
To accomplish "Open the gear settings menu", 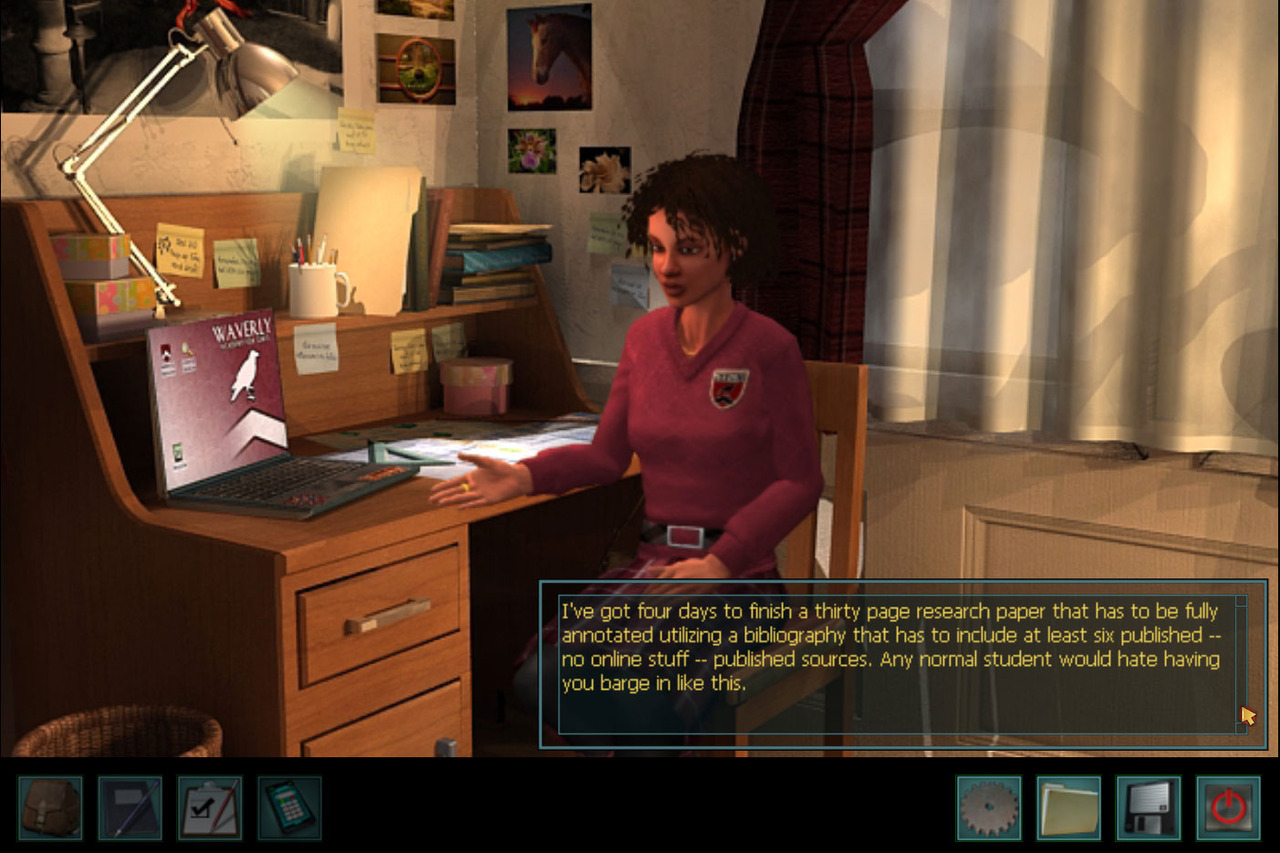I will click(988, 808).
